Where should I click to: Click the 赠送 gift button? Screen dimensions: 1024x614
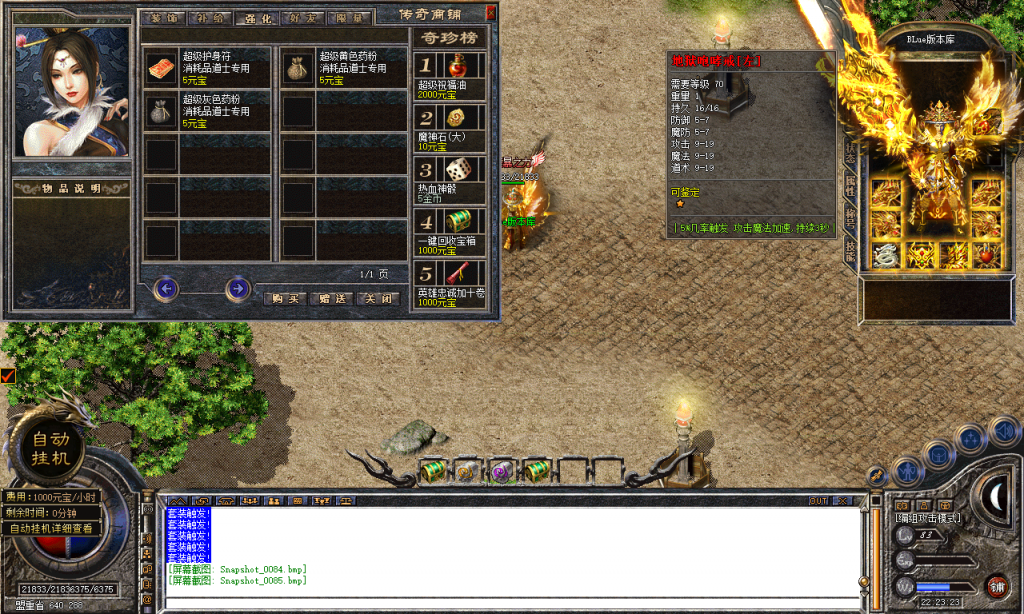point(332,298)
